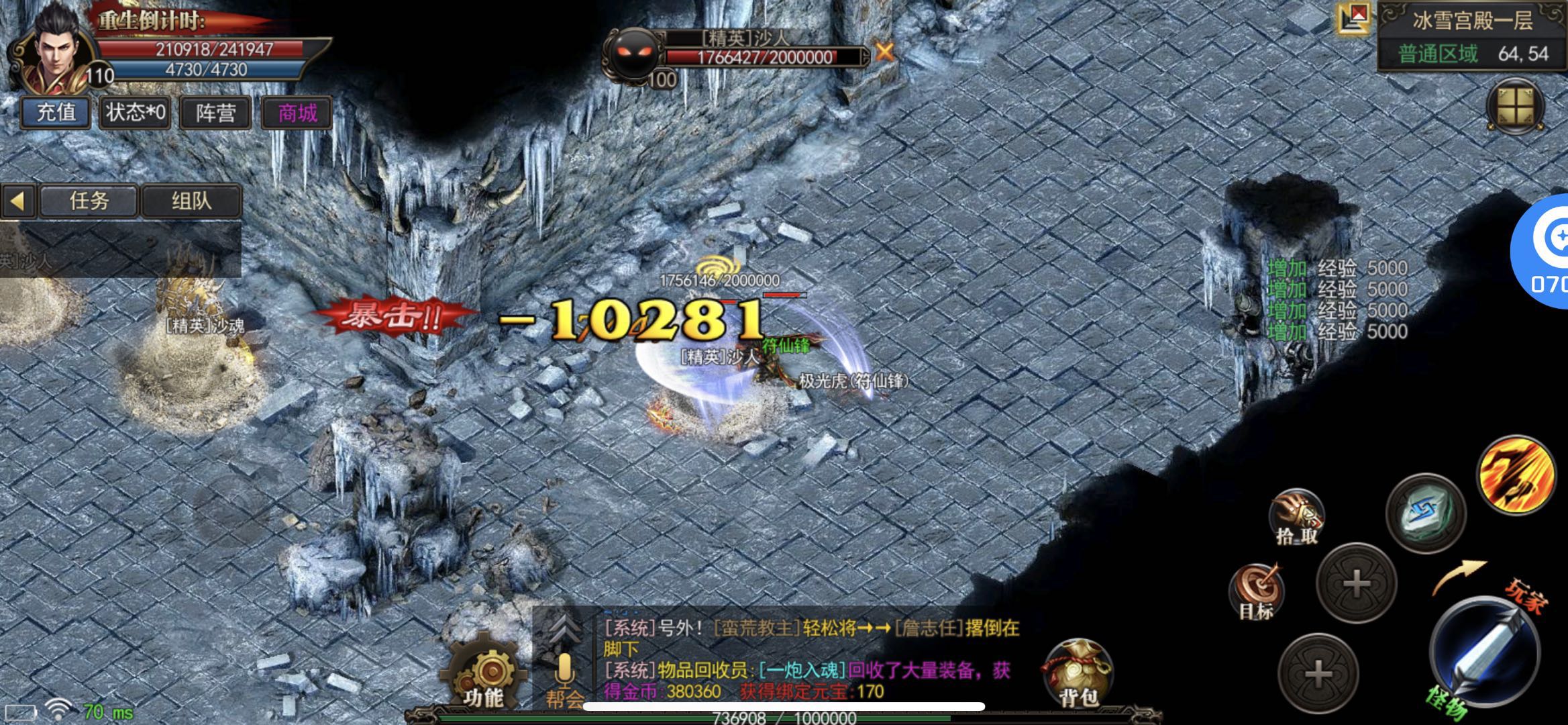1568x725 pixels.
Task: Switch to the 组队 team tab
Action: pos(191,201)
